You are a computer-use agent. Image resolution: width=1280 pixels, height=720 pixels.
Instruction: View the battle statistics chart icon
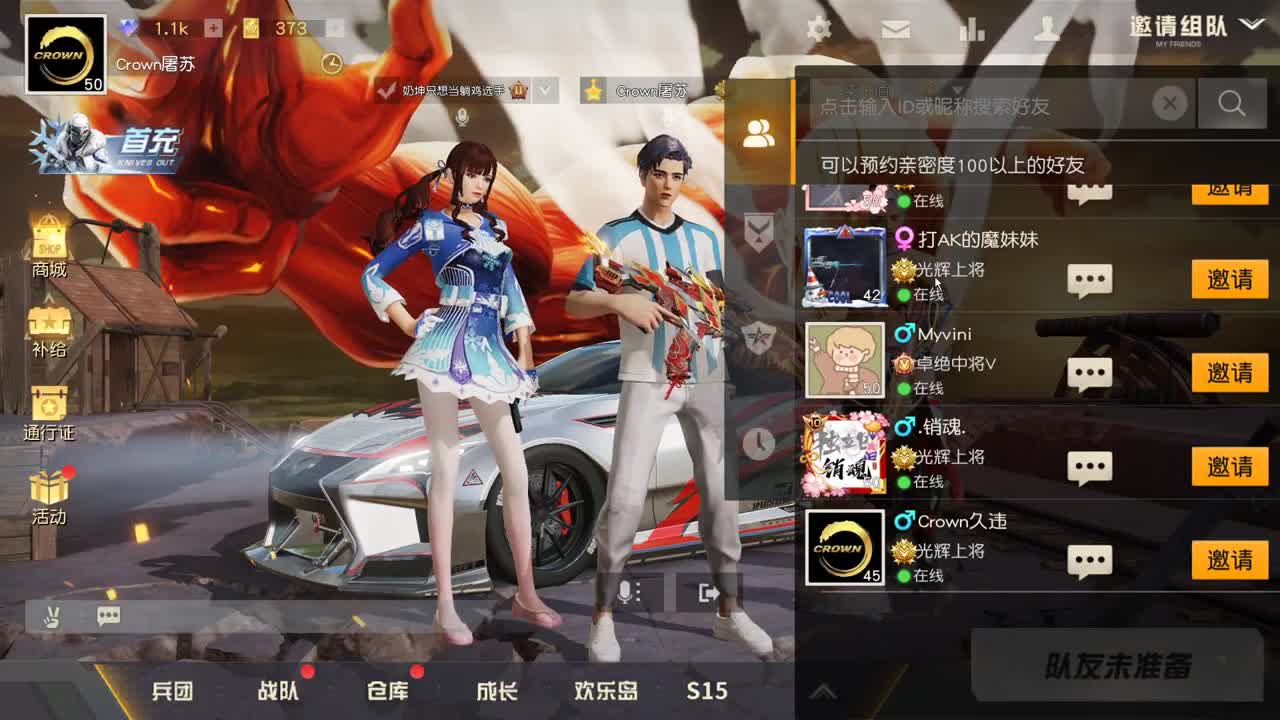point(972,29)
